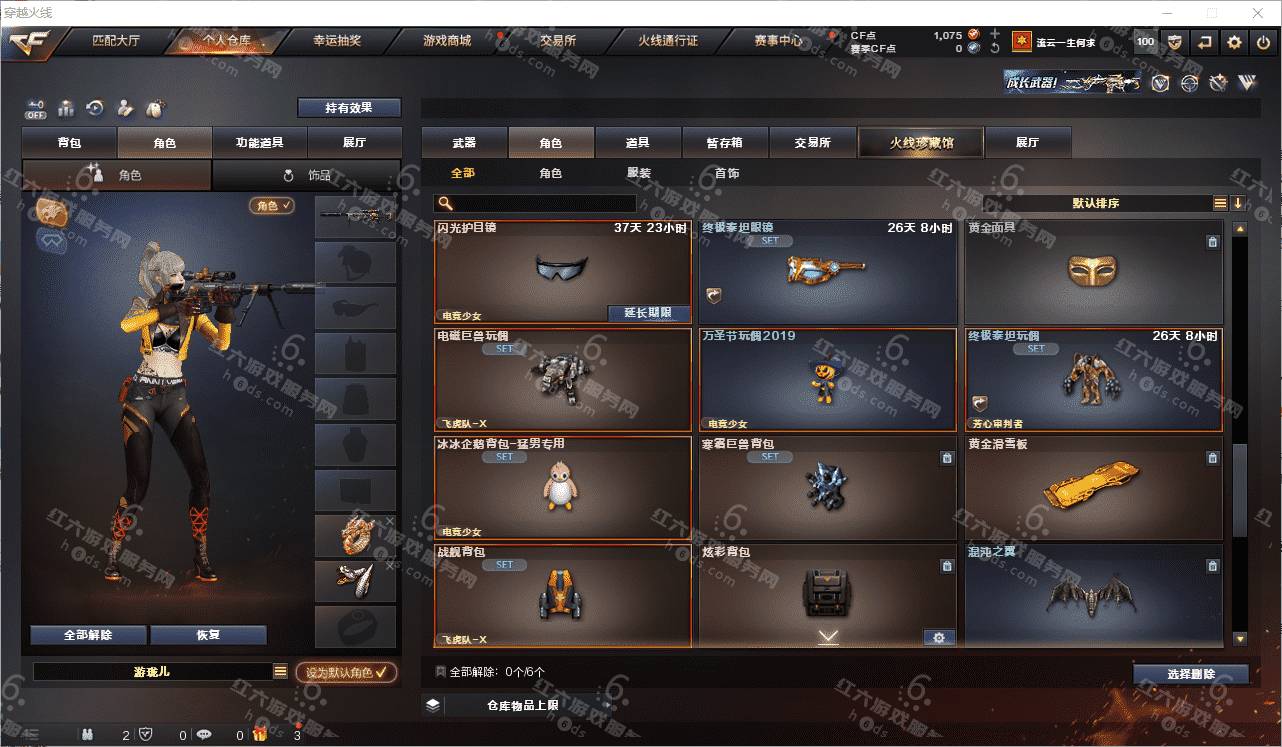Open the 武器 storage tab
The height and width of the screenshot is (747, 1282).
[x=464, y=143]
